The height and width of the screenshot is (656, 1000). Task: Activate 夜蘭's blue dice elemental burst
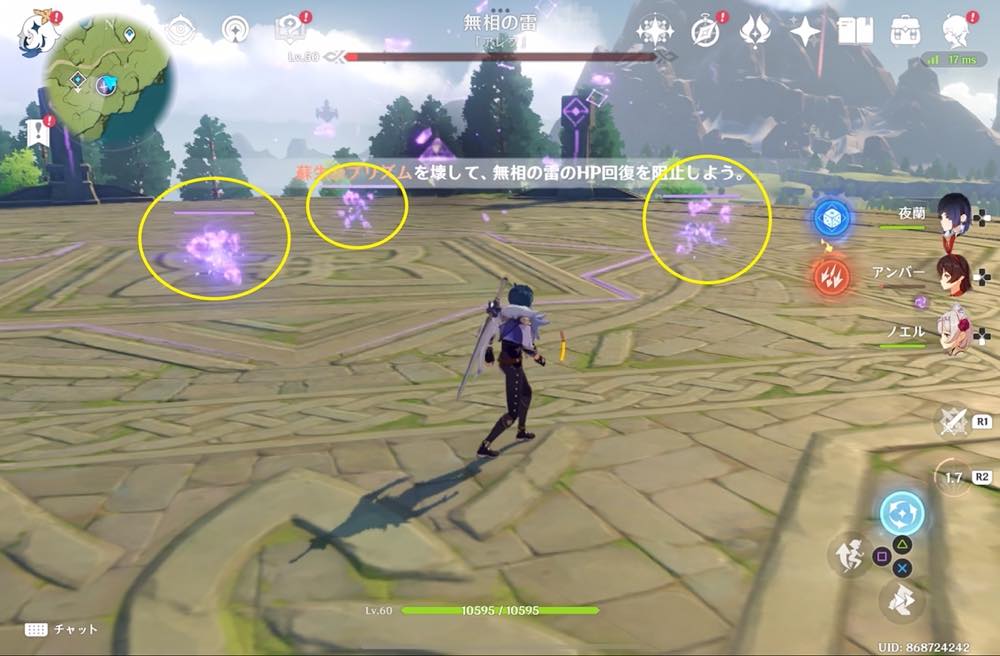pos(831,217)
